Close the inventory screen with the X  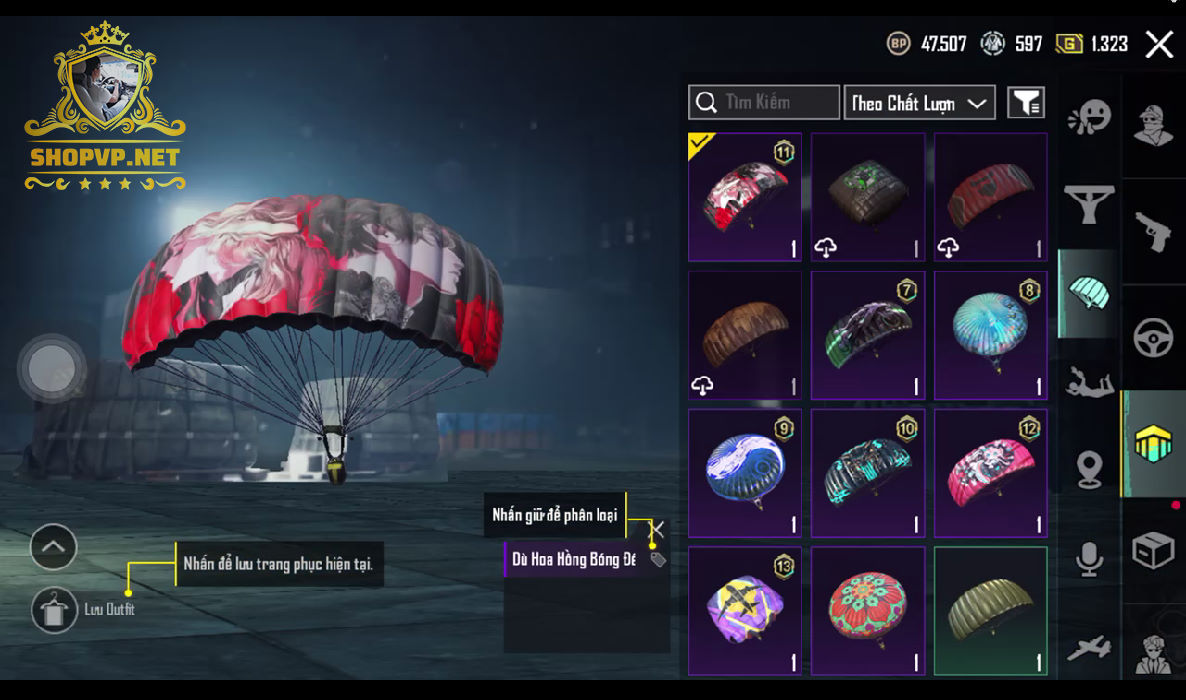(x=1159, y=45)
